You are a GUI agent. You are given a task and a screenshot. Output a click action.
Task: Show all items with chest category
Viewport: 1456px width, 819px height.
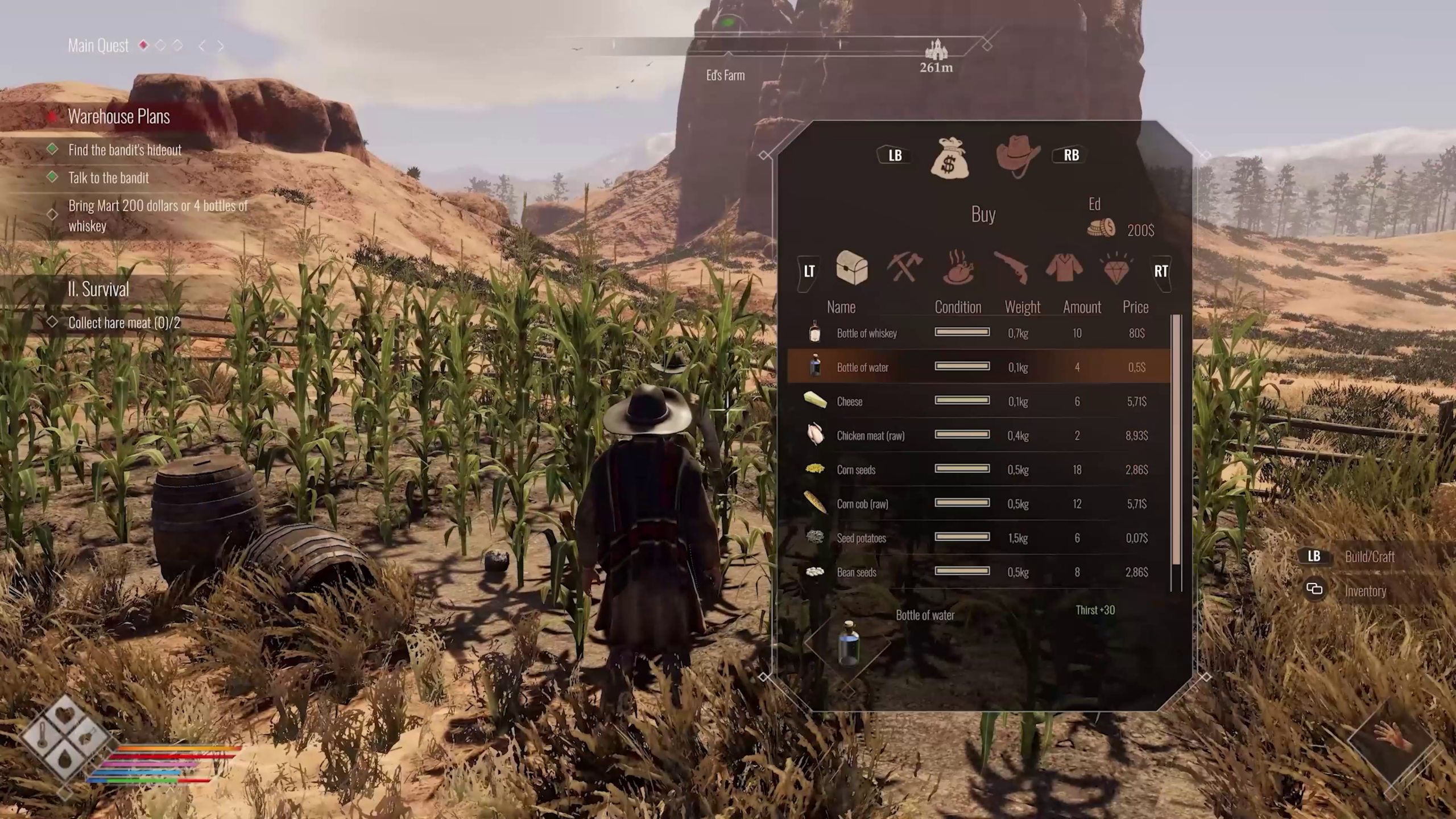[851, 268]
